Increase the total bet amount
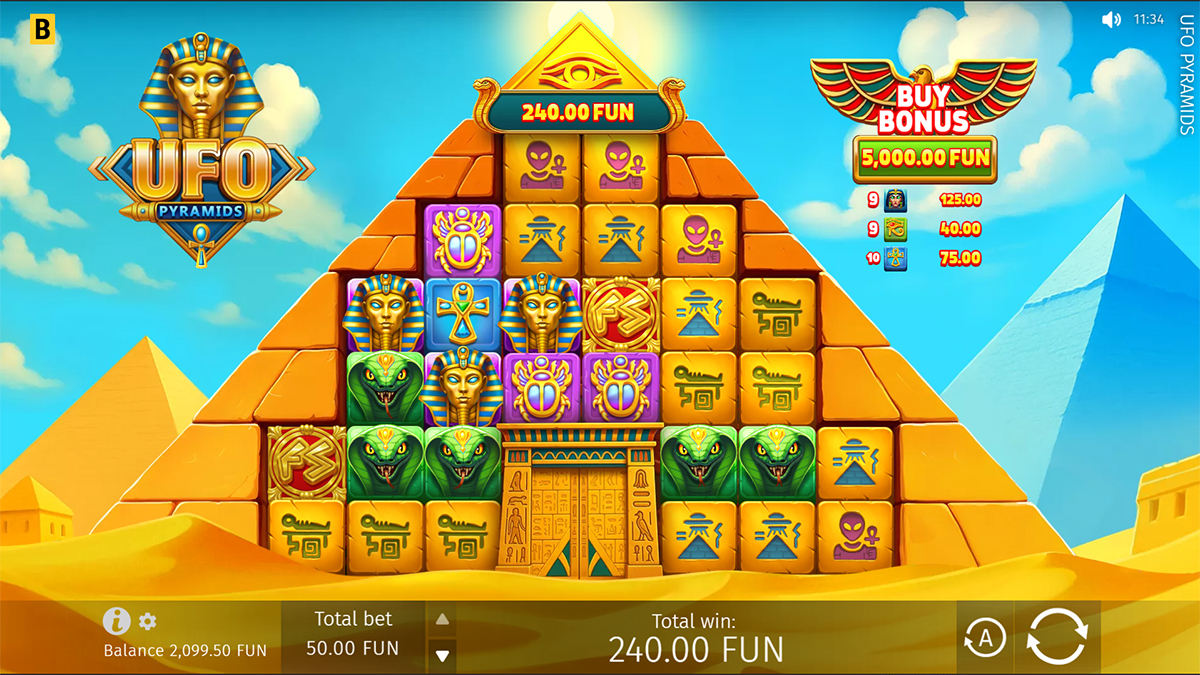Viewport: 1200px width, 675px height. [442, 619]
